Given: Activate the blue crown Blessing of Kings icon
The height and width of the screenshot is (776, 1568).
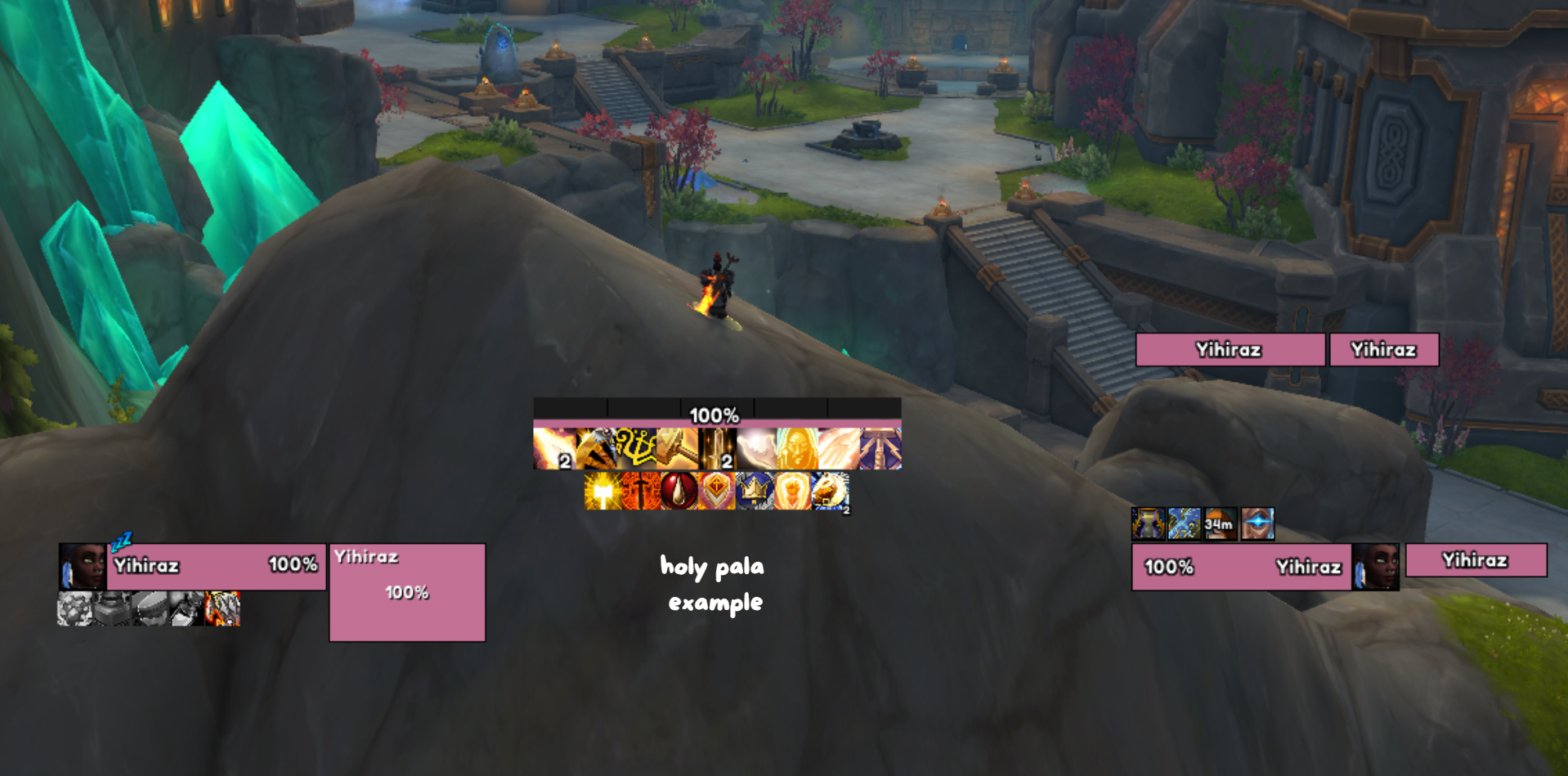Looking at the screenshot, I should click(x=755, y=491).
